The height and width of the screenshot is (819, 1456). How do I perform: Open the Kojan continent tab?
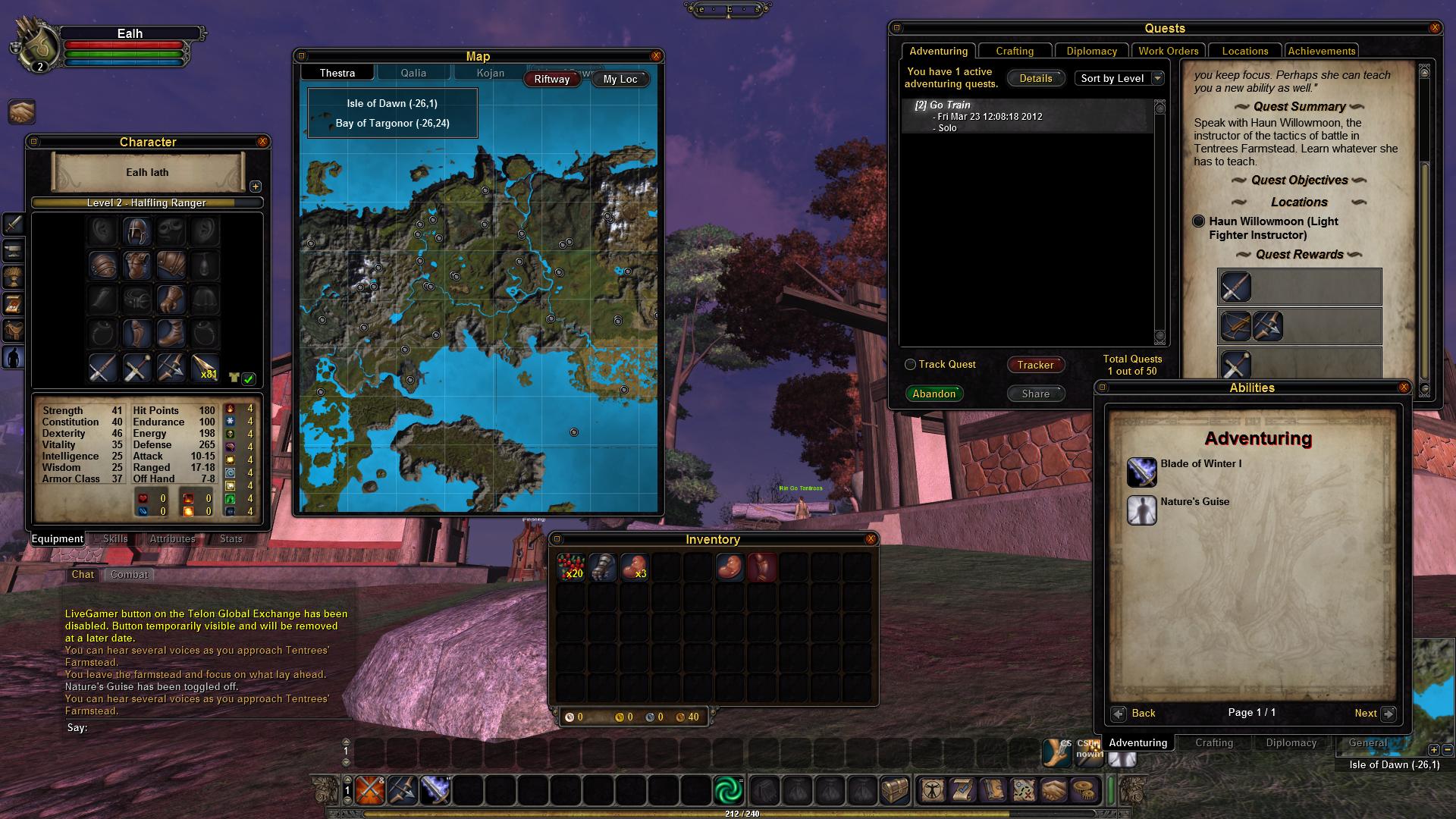pyautogui.click(x=491, y=73)
